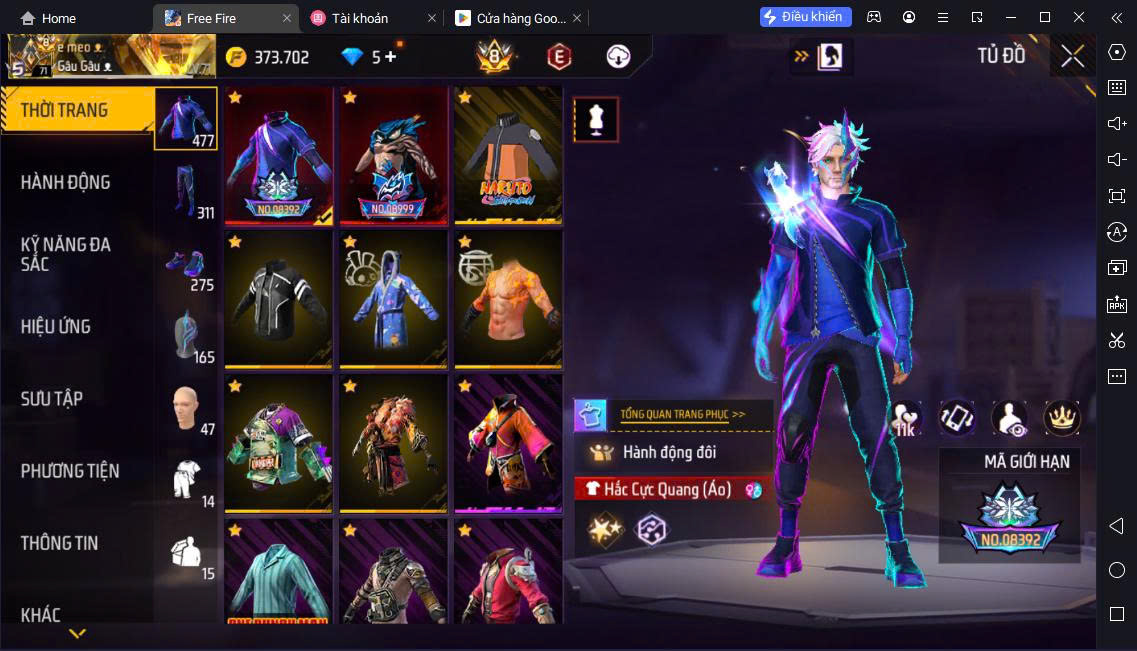1137x651 pixels.
Task: Open the SƯU TẬP tab
Action: point(52,398)
